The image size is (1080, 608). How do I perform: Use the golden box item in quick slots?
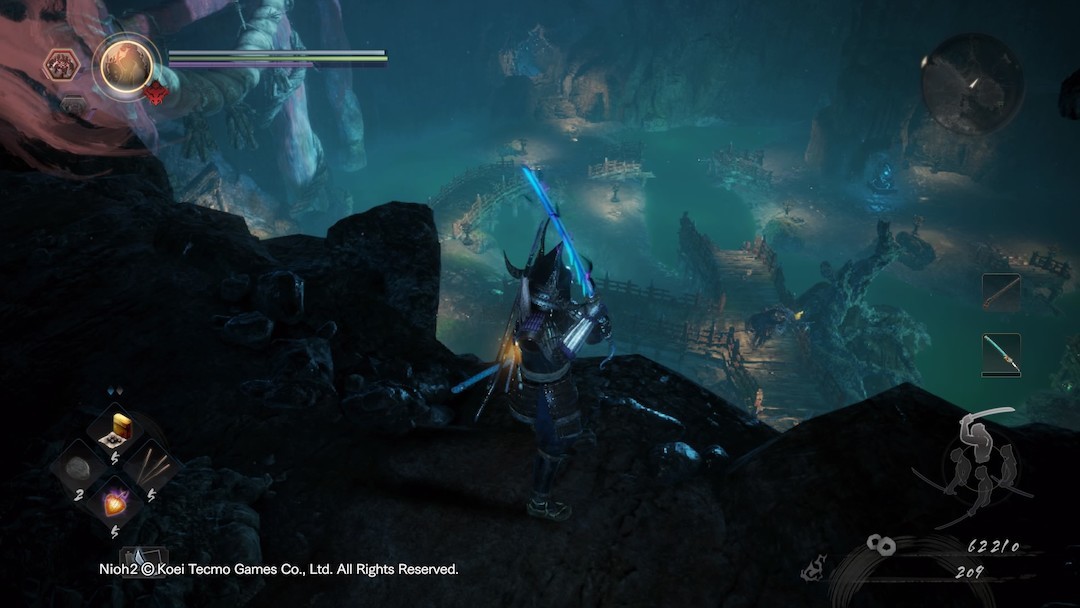[122, 426]
